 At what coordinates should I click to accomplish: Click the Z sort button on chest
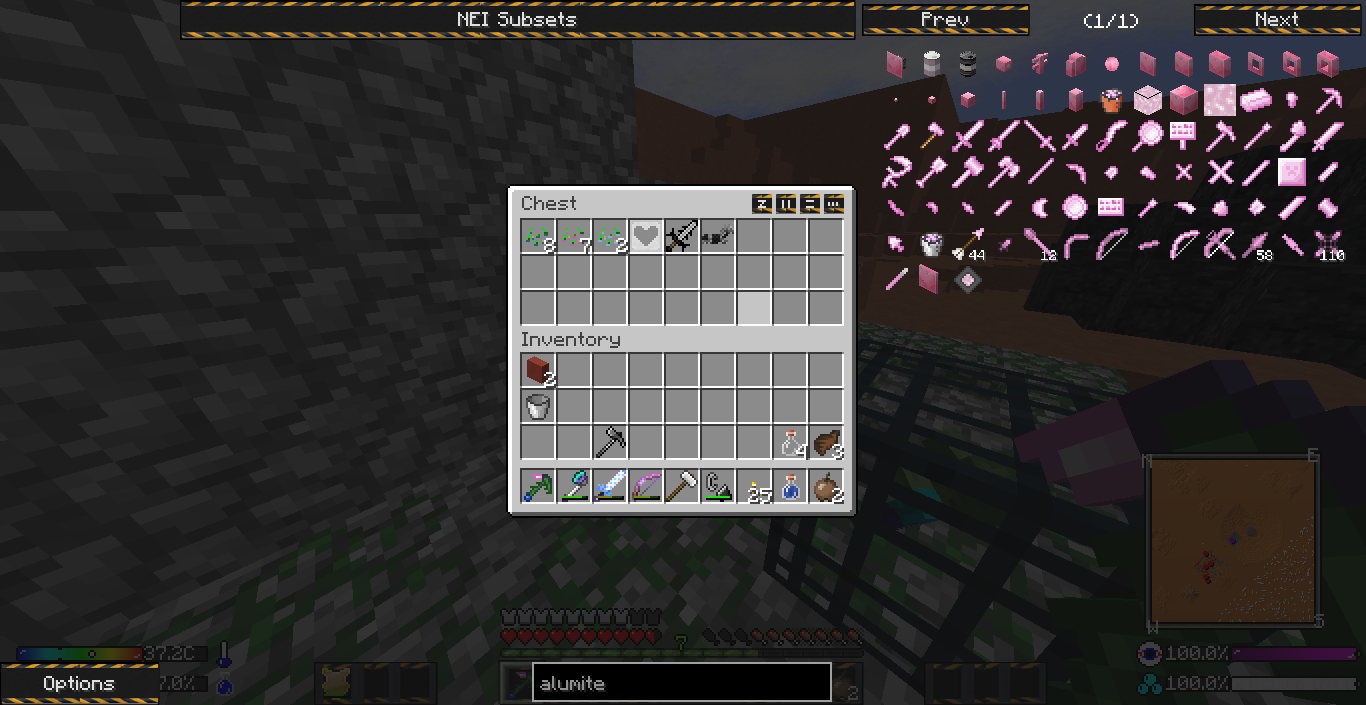click(x=762, y=204)
